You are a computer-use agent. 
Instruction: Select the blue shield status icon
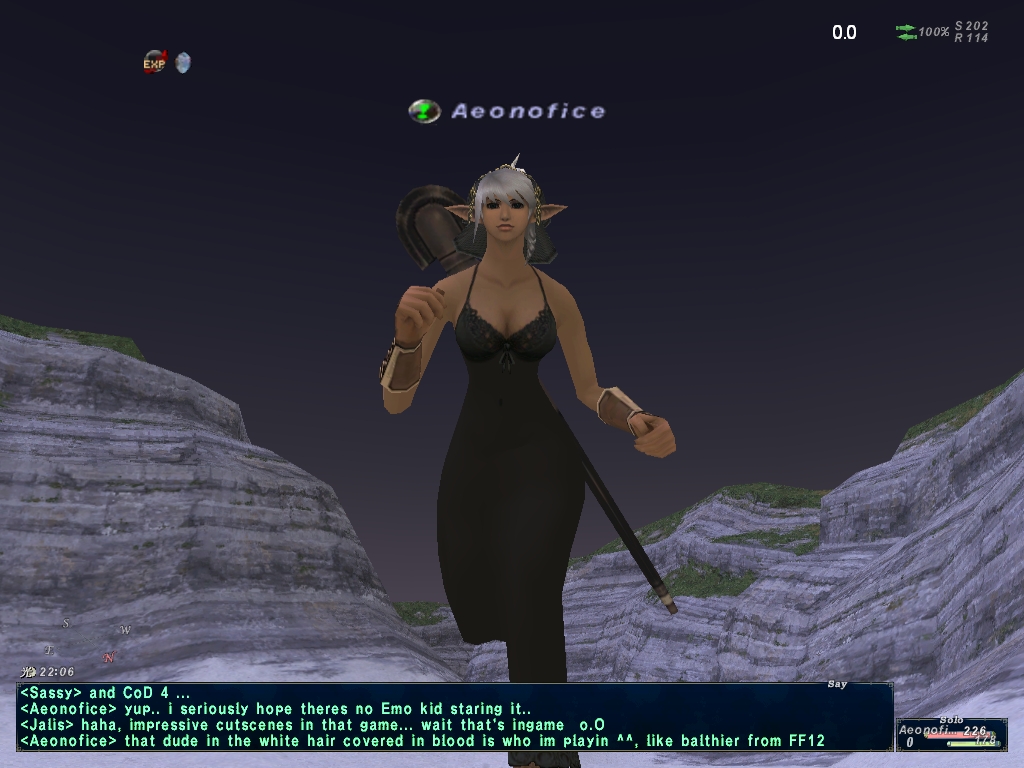pyautogui.click(x=182, y=62)
